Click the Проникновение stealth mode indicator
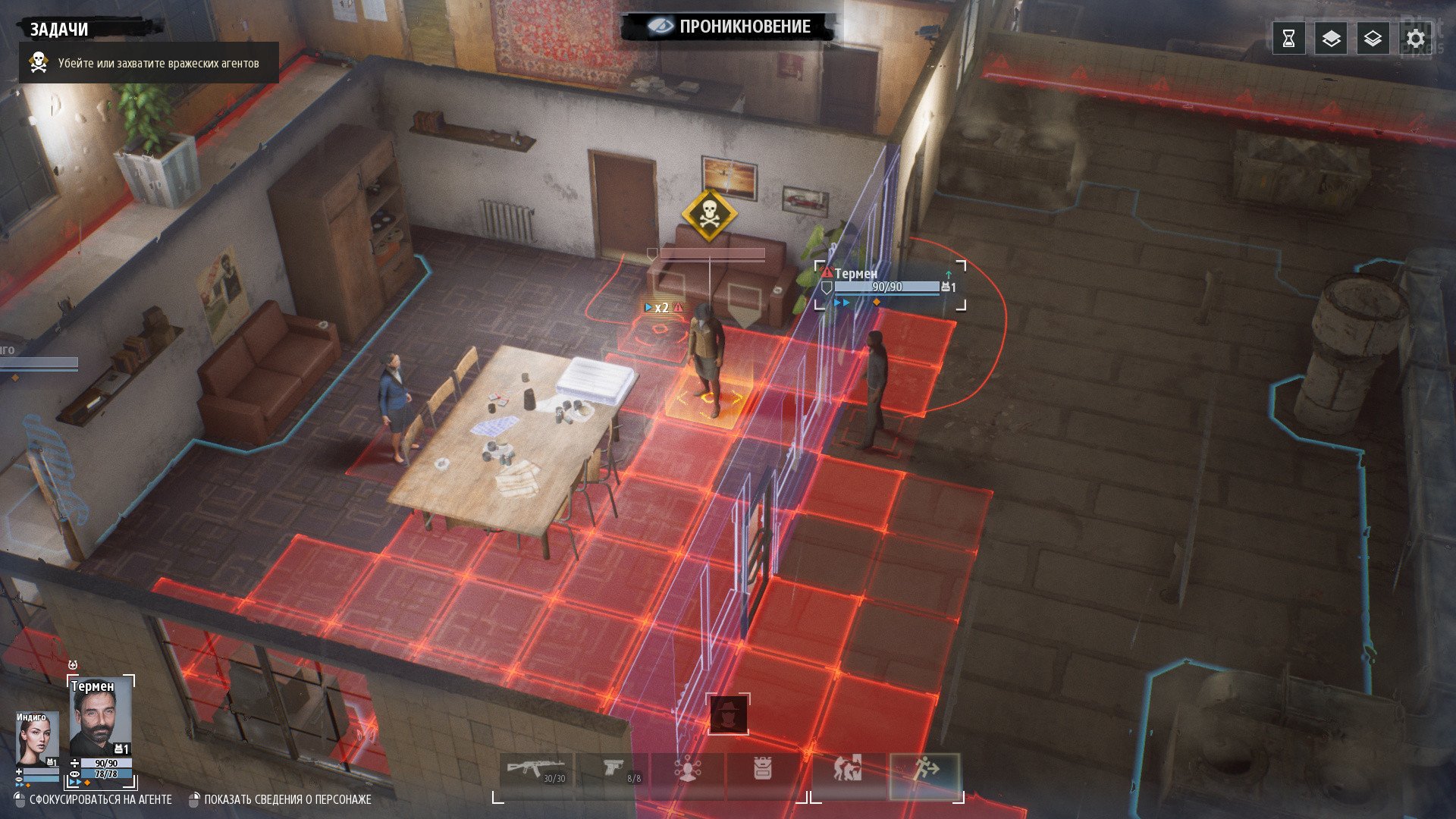 730,27
